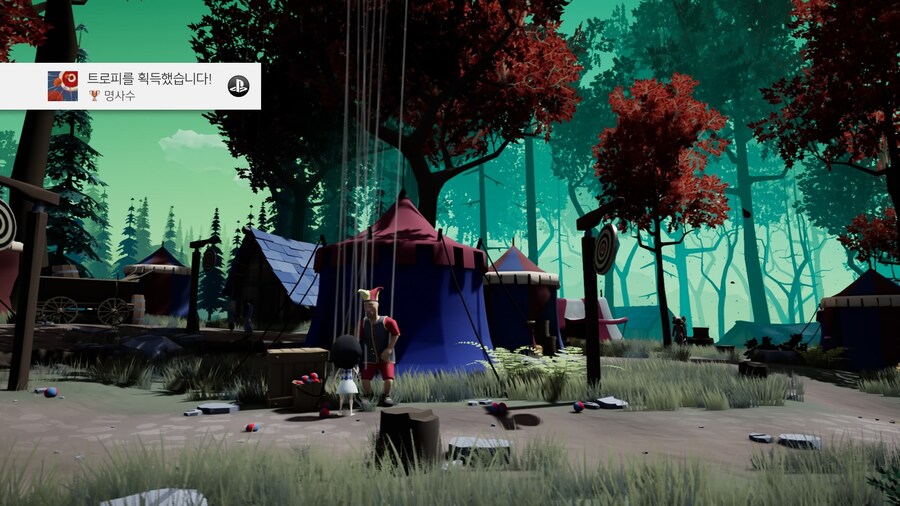Image resolution: width=900 pixels, height=506 pixels.
Task: Click the 명사수 trophy thumbnail image
Action: (x=63, y=86)
